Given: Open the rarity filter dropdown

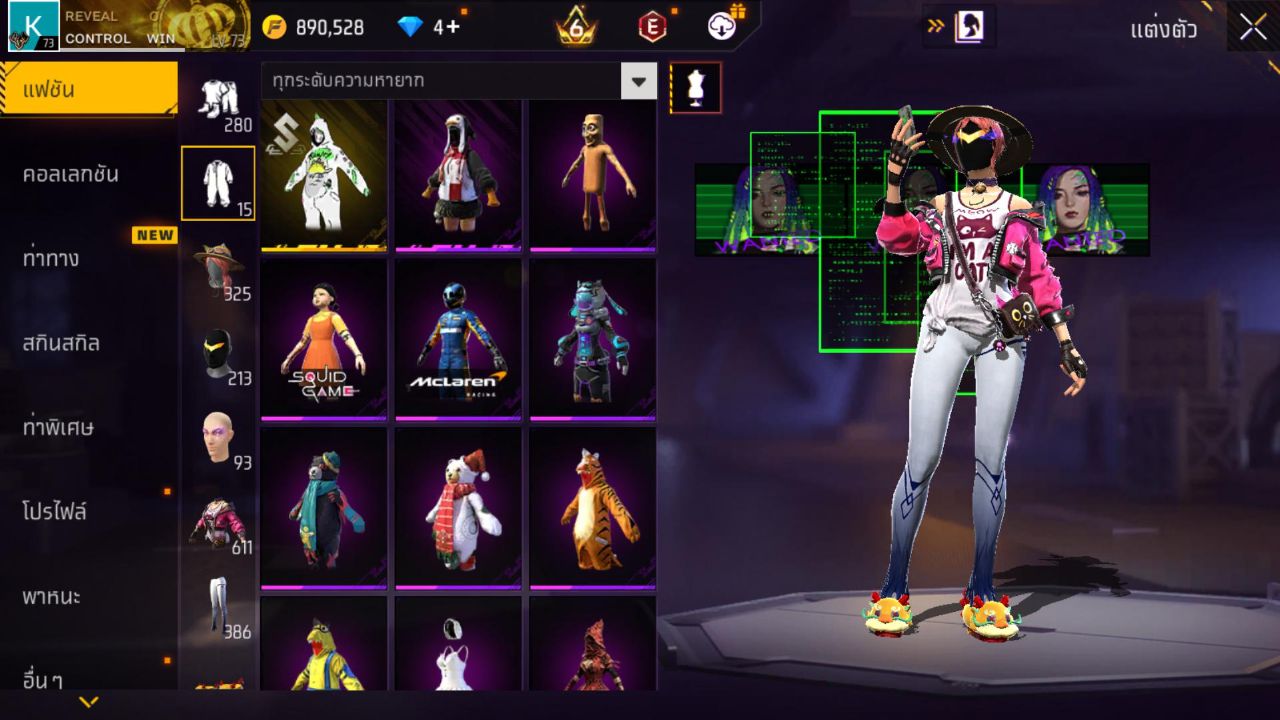Looking at the screenshot, I should click(x=638, y=81).
